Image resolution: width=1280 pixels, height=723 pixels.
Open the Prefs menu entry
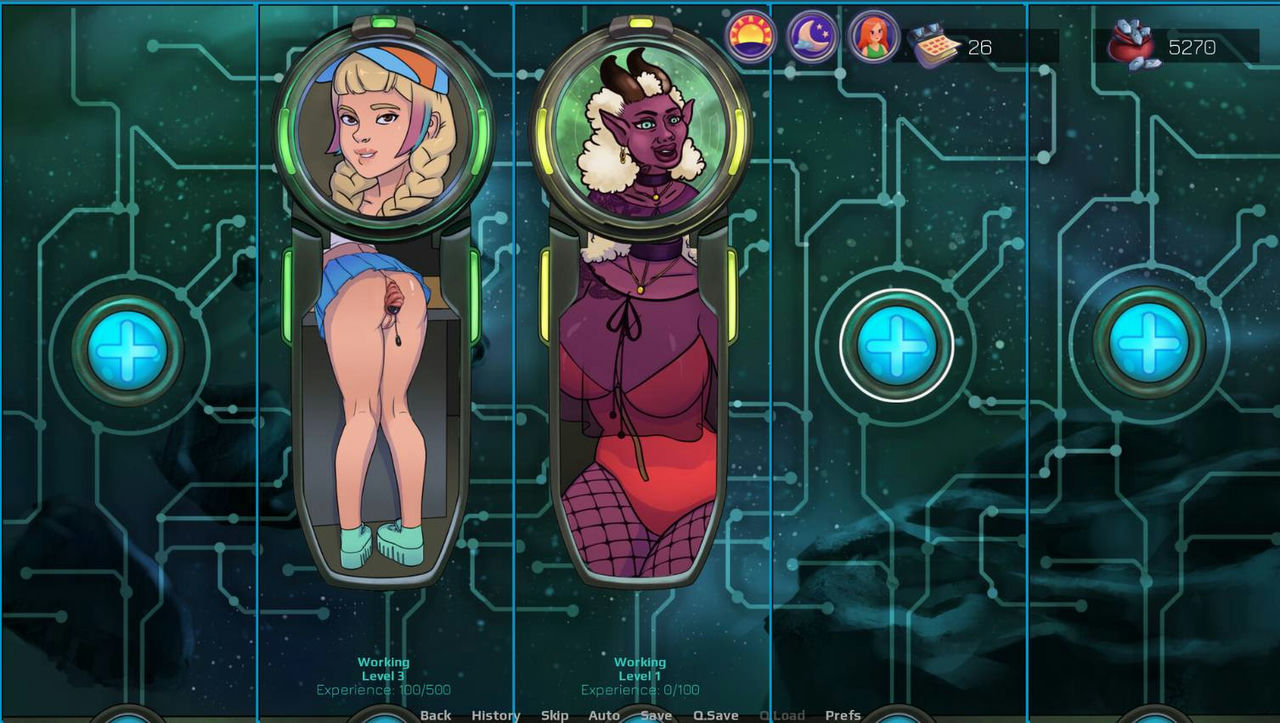tap(843, 716)
